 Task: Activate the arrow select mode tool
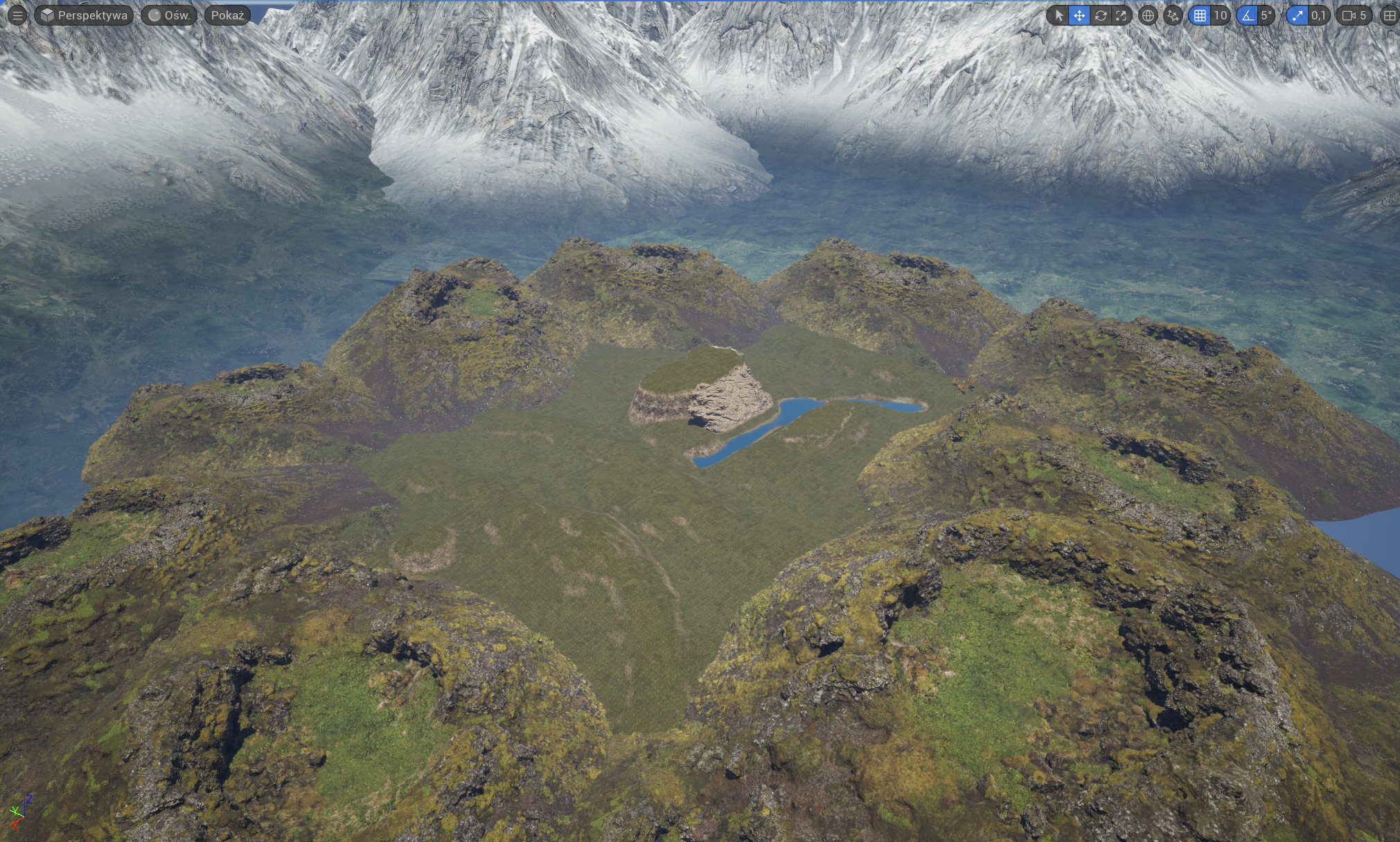pyautogui.click(x=1058, y=15)
